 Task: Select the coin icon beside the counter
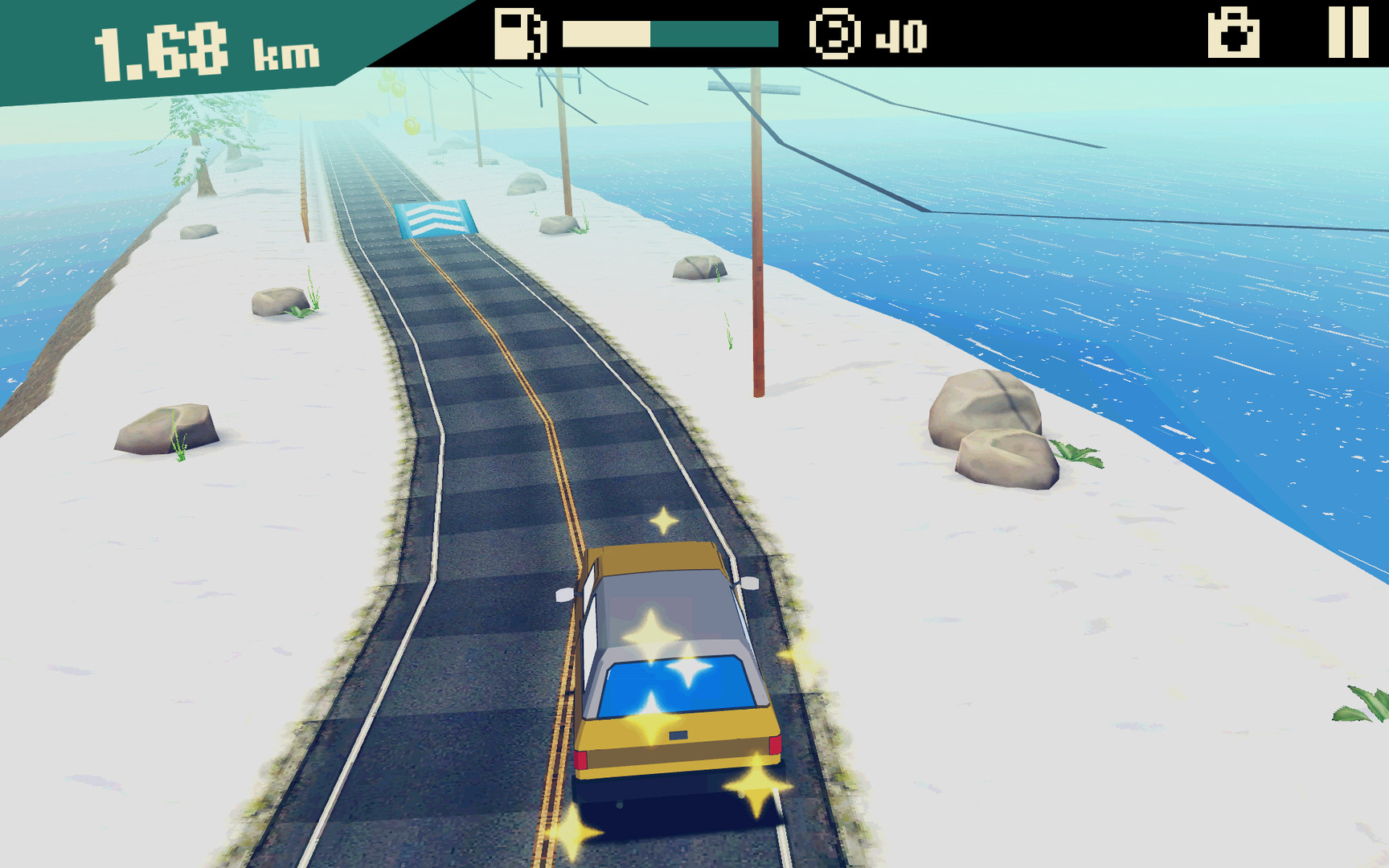(x=833, y=33)
